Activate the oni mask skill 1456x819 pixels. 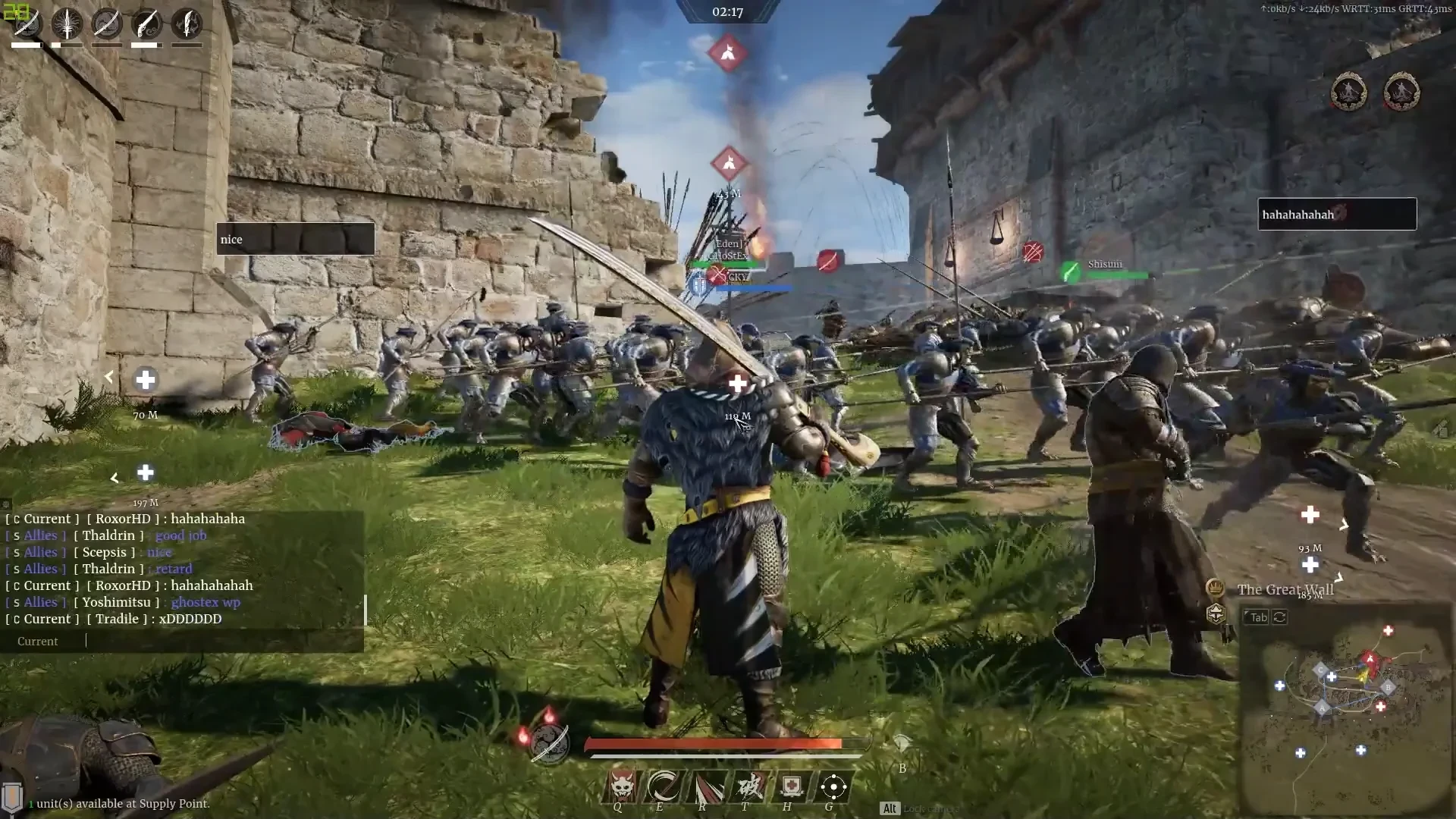pyautogui.click(x=622, y=787)
